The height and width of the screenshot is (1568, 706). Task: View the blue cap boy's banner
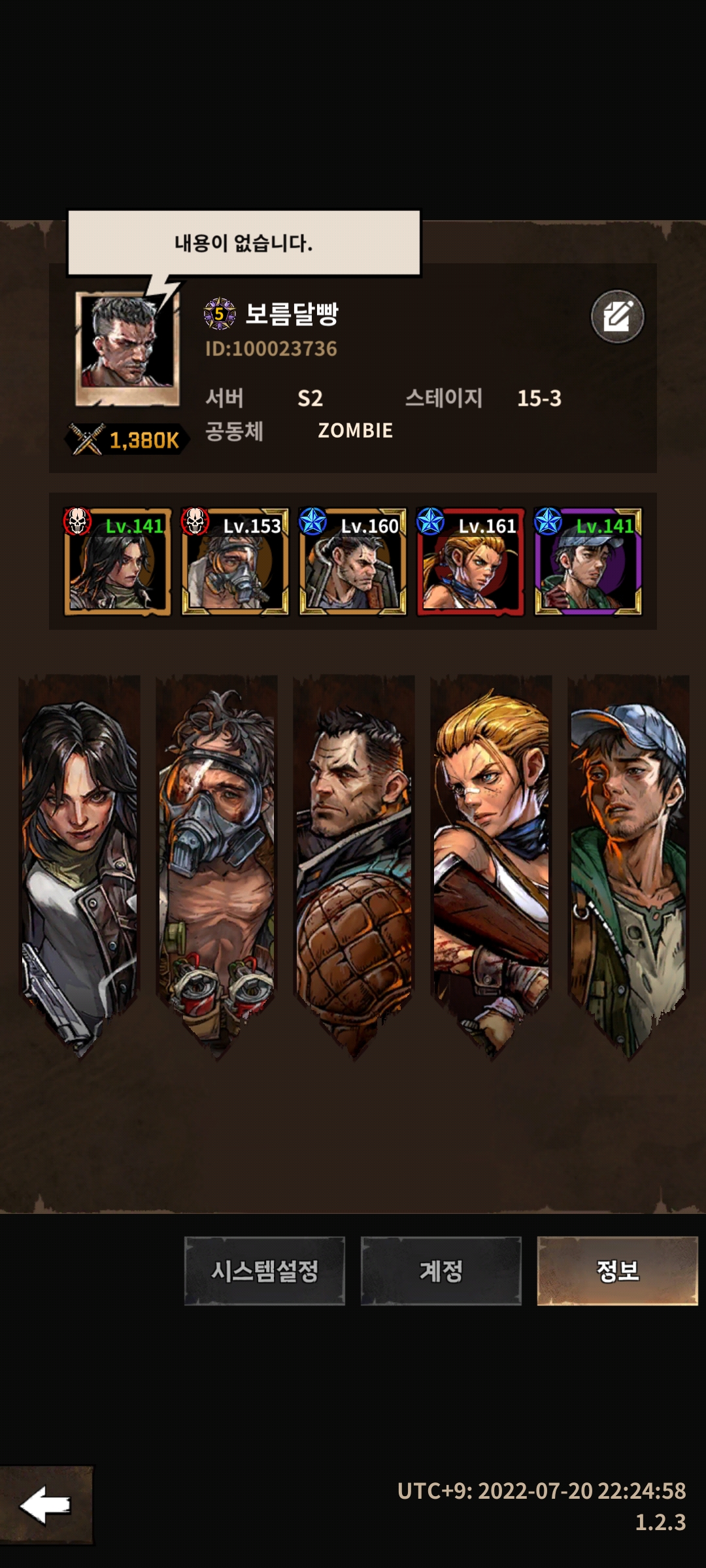tap(628, 862)
